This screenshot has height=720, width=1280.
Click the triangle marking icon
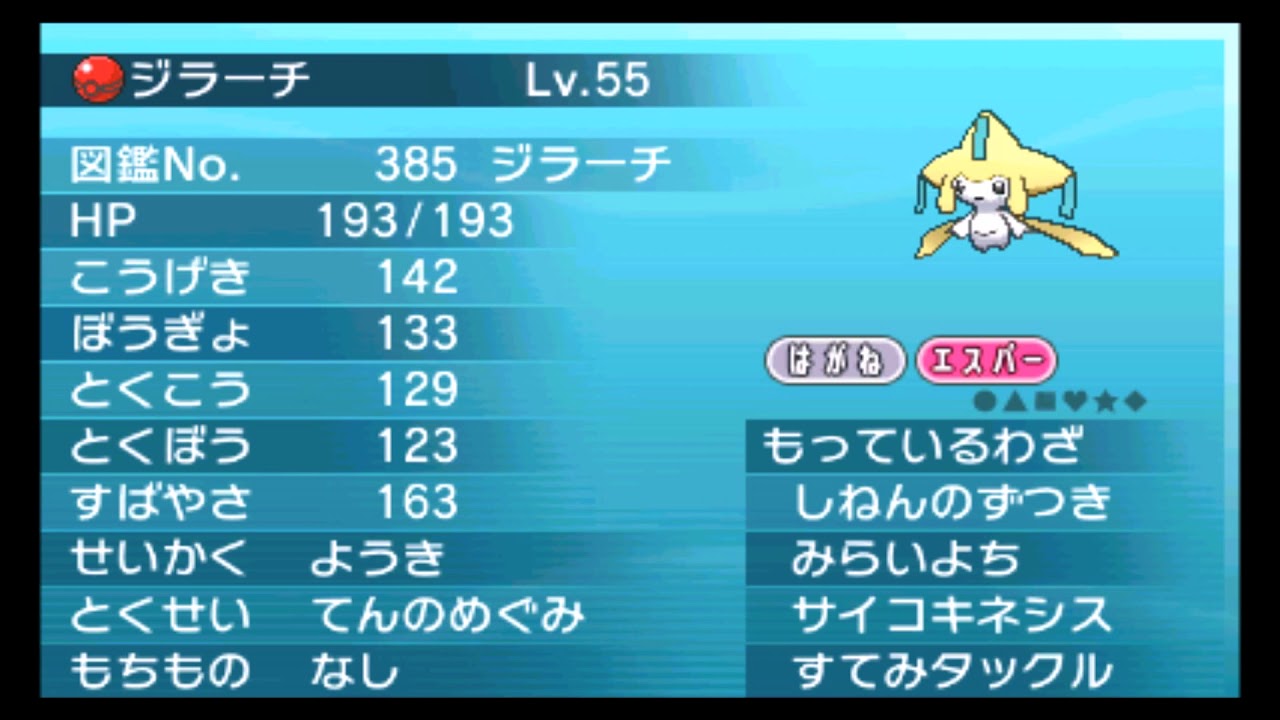click(x=1015, y=400)
